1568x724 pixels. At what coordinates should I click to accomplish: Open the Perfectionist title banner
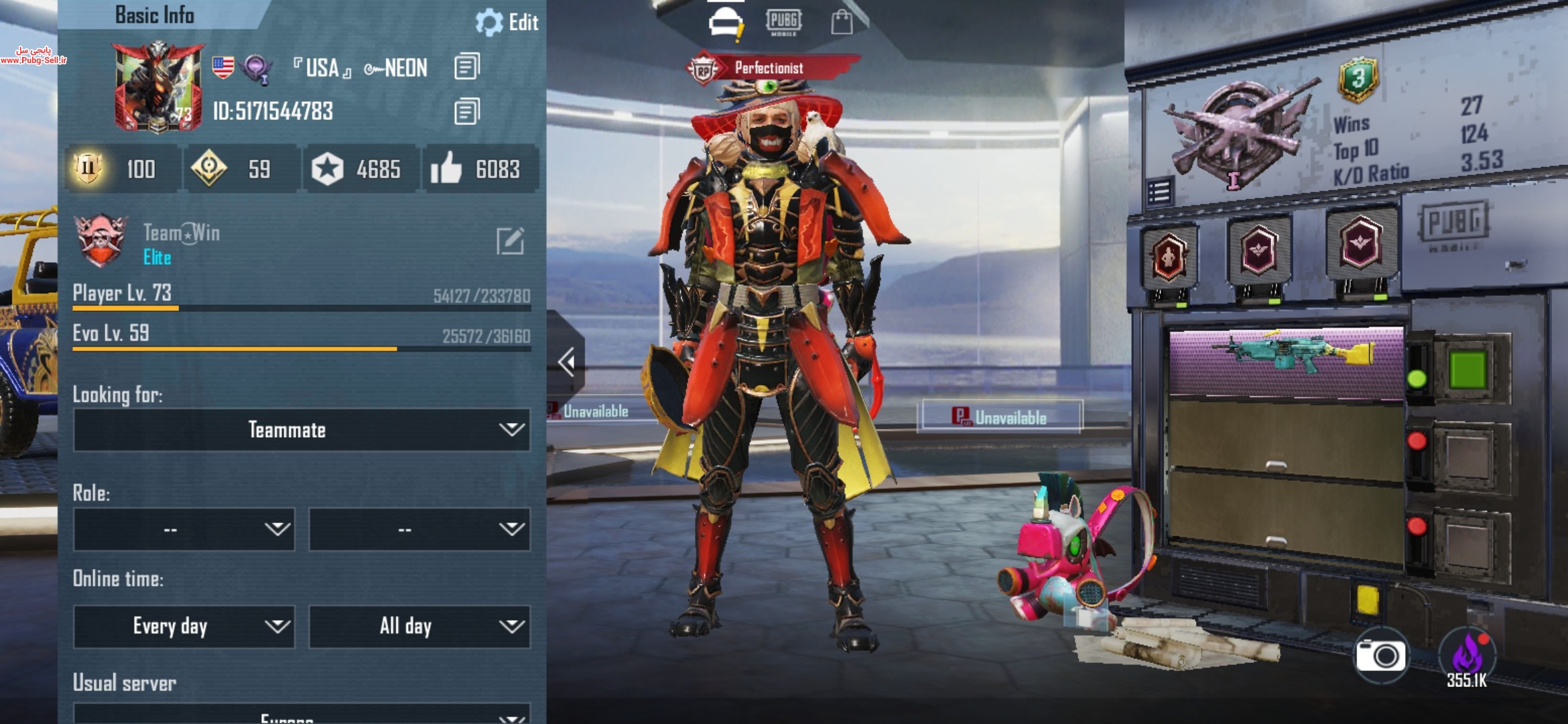coord(771,68)
